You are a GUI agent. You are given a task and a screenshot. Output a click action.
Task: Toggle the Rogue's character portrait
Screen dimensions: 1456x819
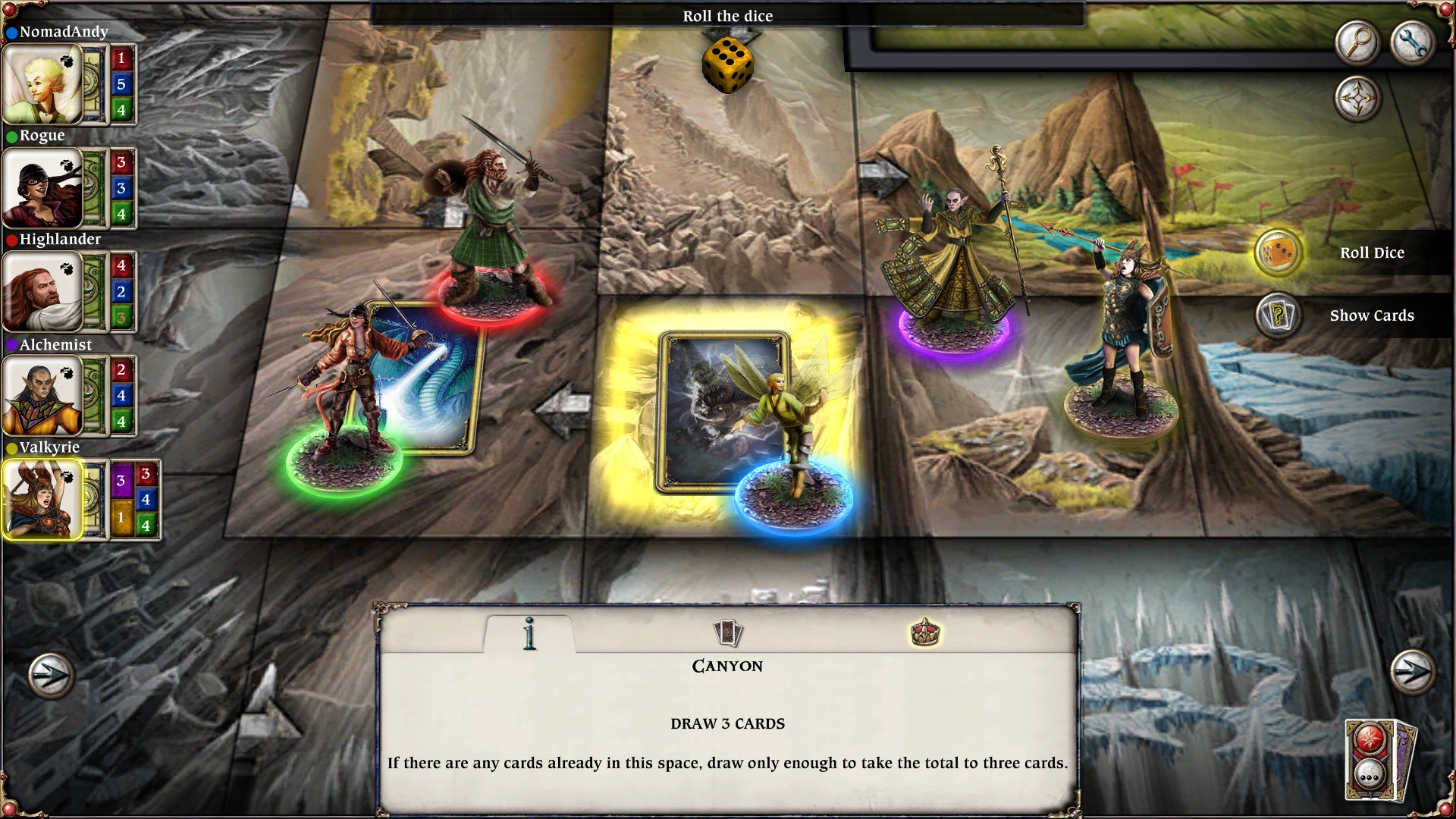[43, 187]
